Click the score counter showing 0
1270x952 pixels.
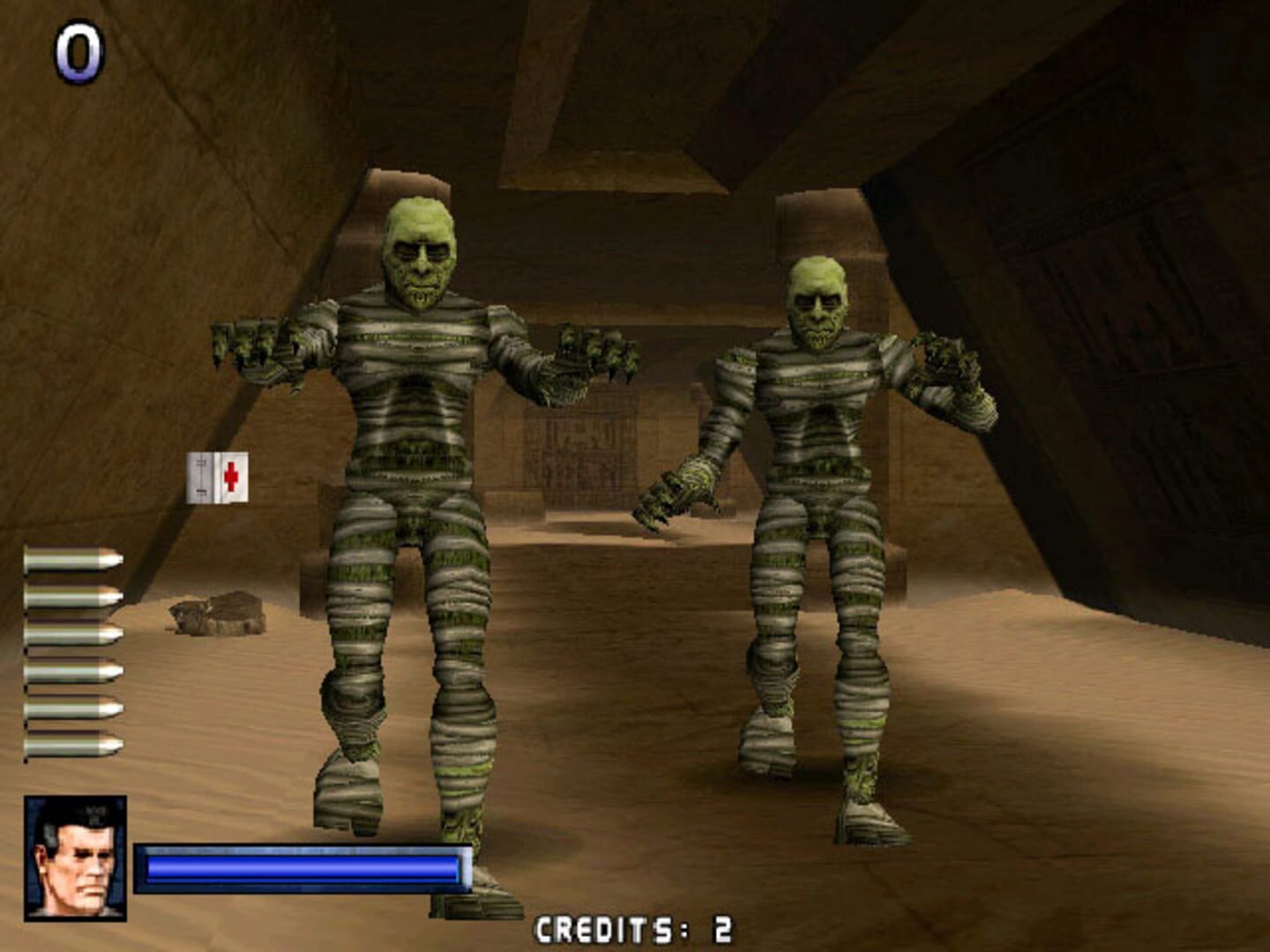click(x=78, y=53)
